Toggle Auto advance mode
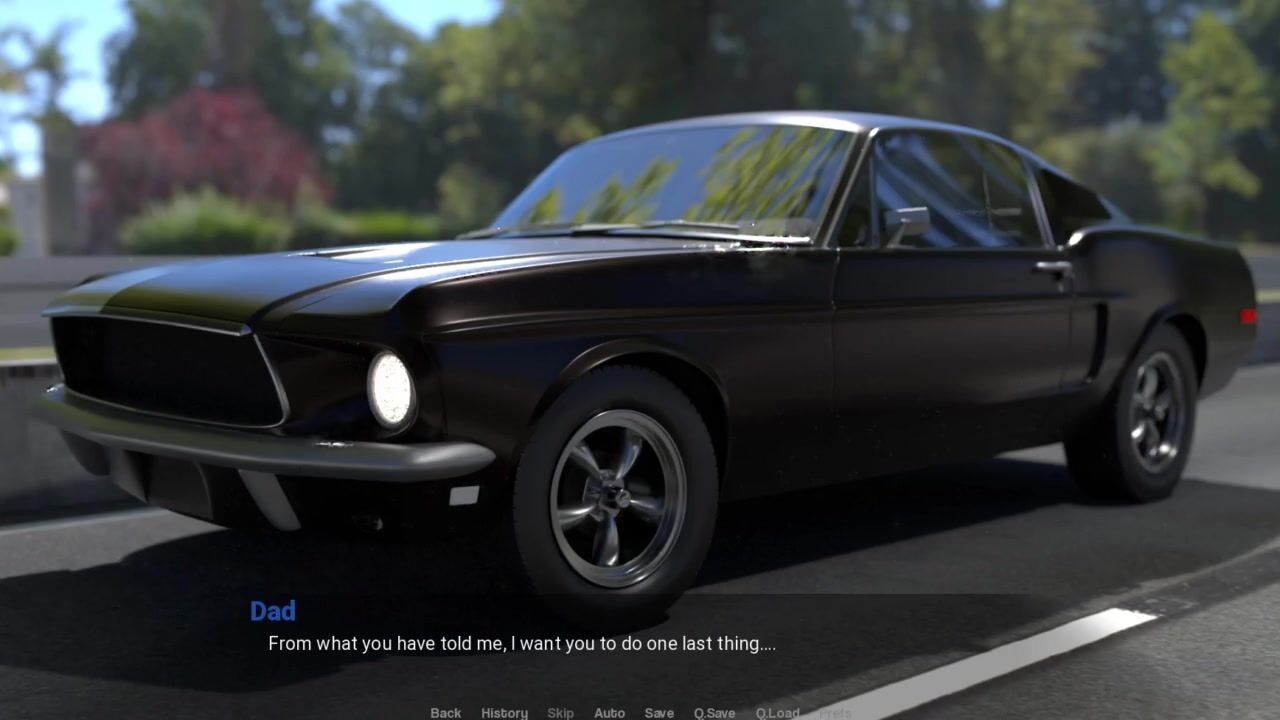Image resolution: width=1280 pixels, height=720 pixels. (609, 713)
